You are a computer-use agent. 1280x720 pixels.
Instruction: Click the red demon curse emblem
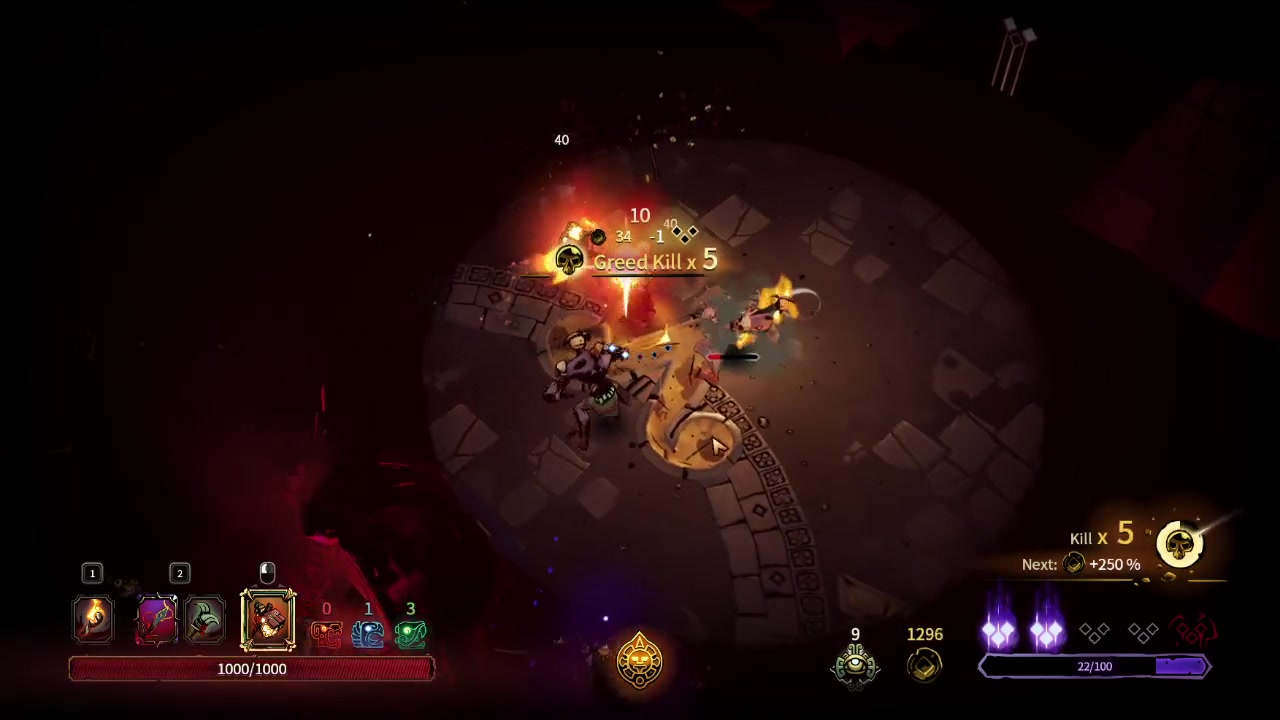click(x=1192, y=632)
